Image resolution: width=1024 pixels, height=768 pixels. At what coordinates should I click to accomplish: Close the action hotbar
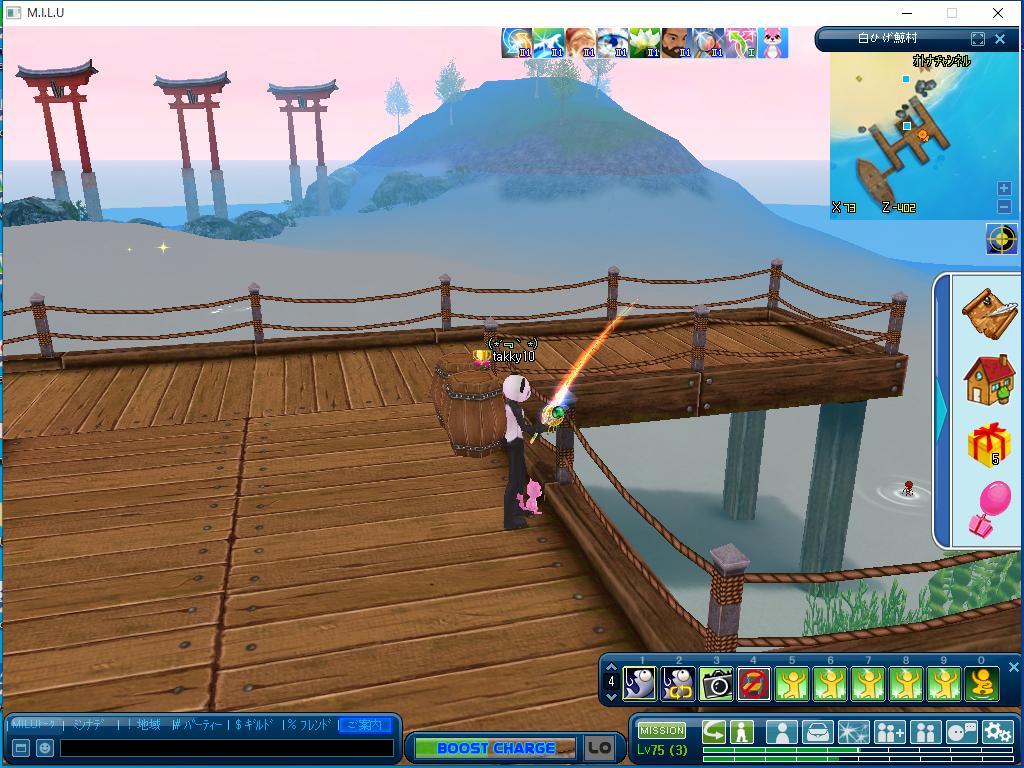pos(1013,667)
